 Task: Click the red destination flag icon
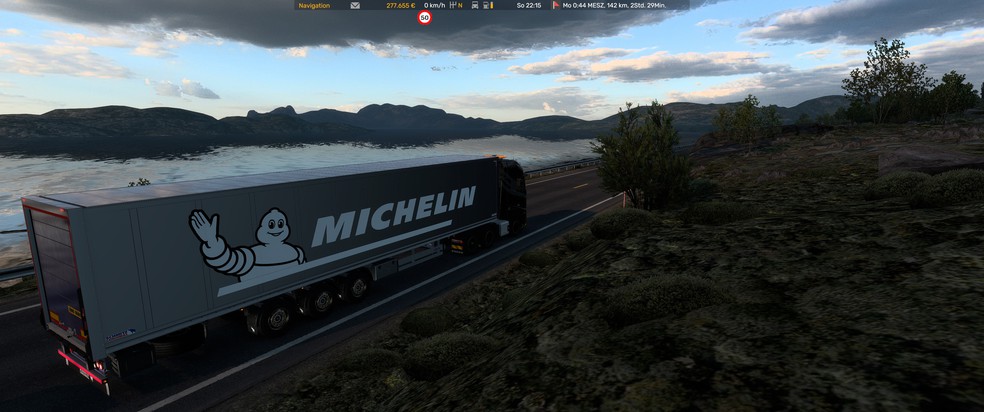click(x=556, y=5)
